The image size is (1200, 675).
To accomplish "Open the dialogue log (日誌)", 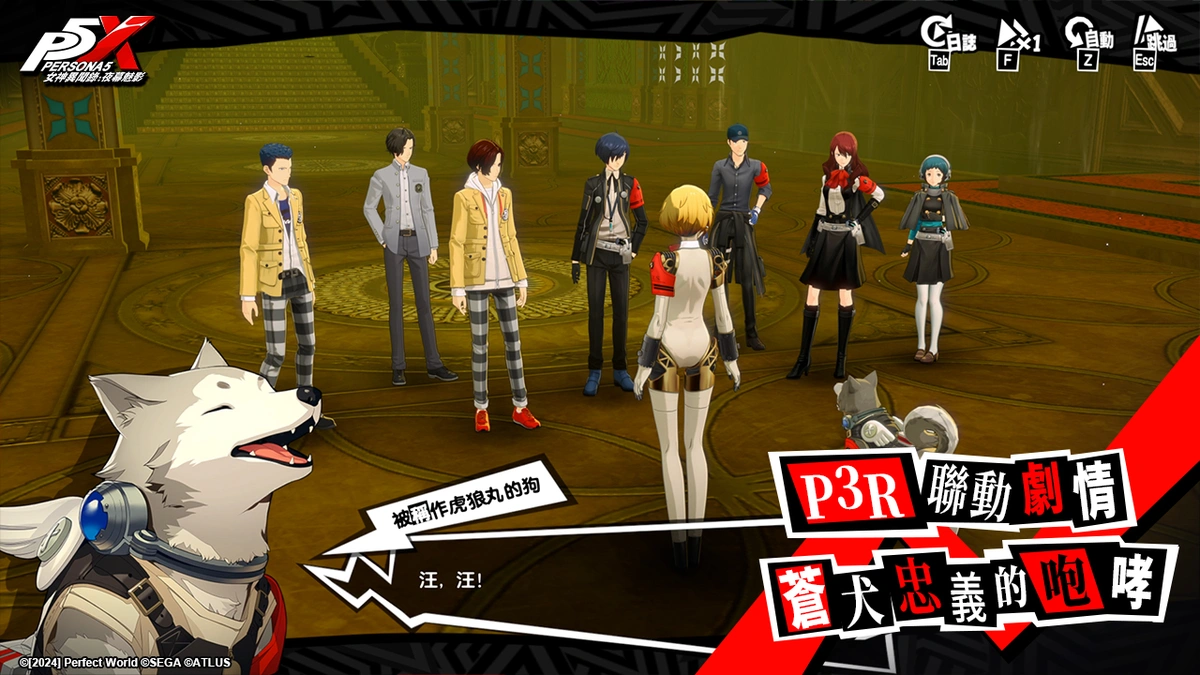I will [947, 38].
